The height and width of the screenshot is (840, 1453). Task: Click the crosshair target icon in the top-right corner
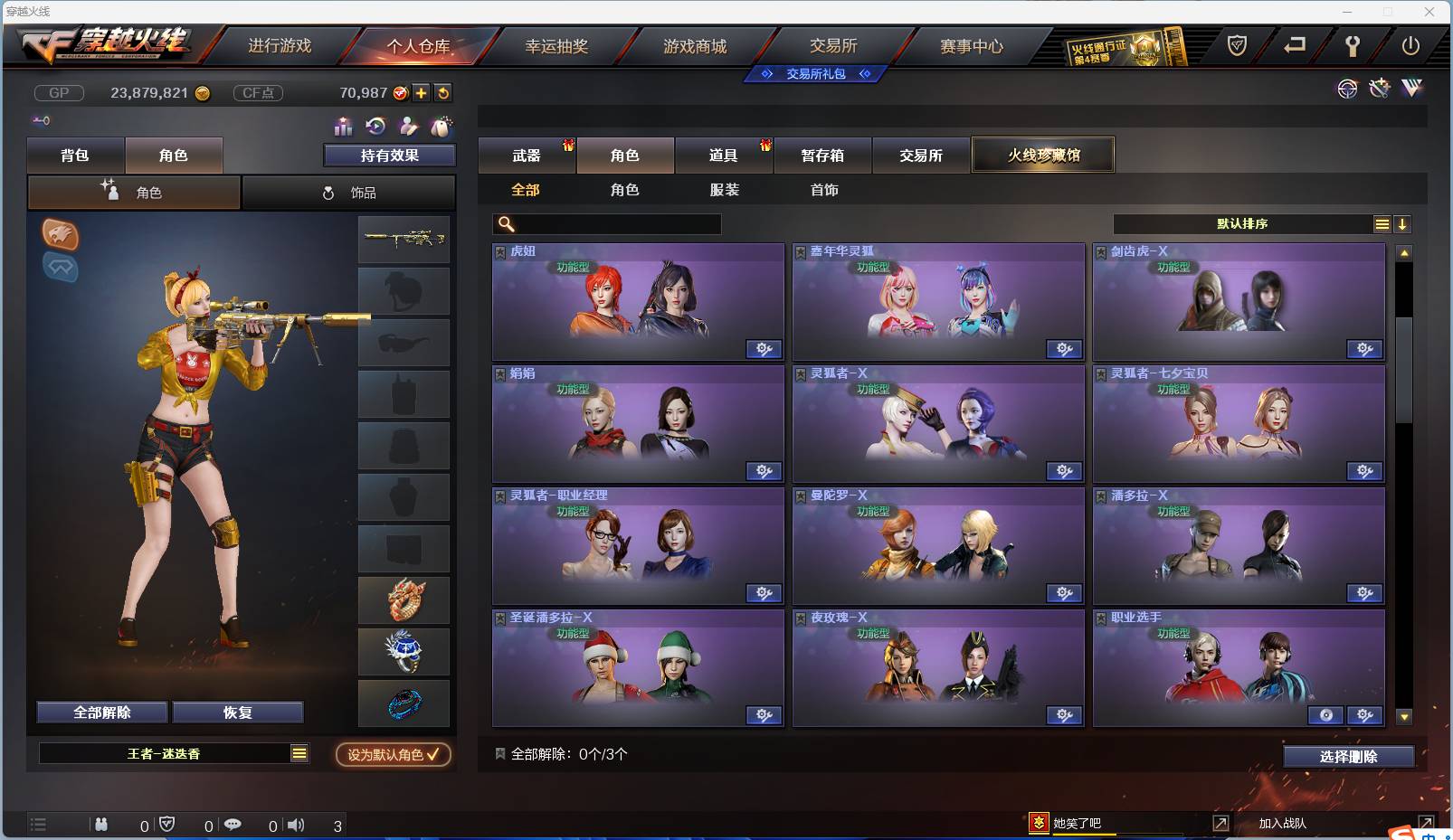[1347, 90]
